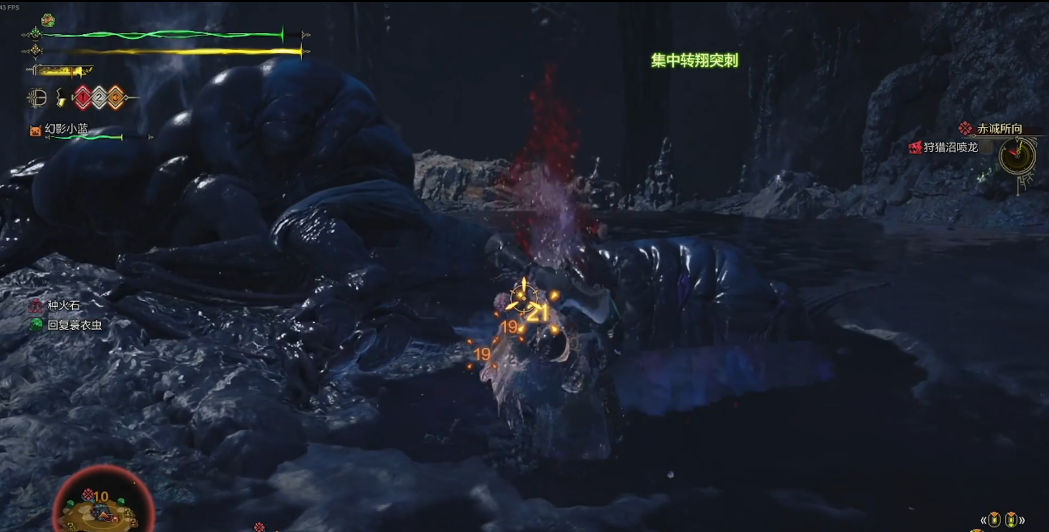
Task: Select the 神火石 item entry
Action: point(64,306)
